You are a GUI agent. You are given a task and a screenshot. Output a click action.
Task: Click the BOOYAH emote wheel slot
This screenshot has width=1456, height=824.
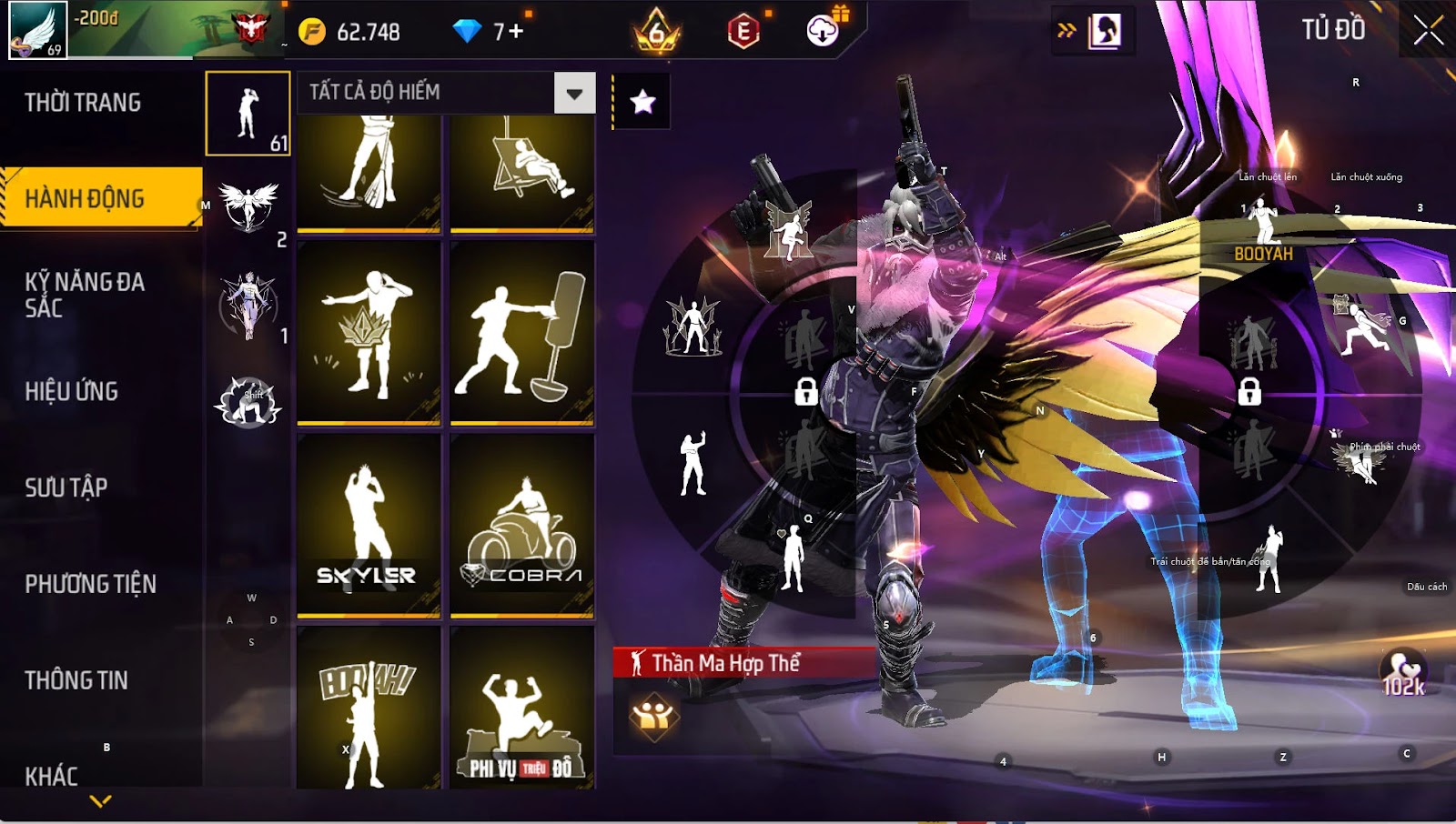click(1263, 234)
